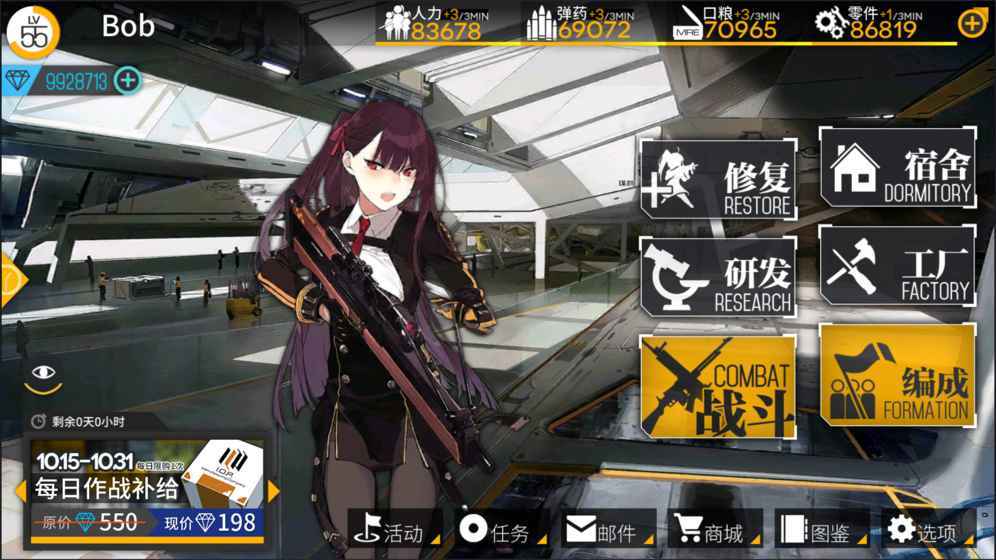Viewport: 996px width, 560px height.
Task: Open the Formation (编成) screen
Action: tap(897, 375)
